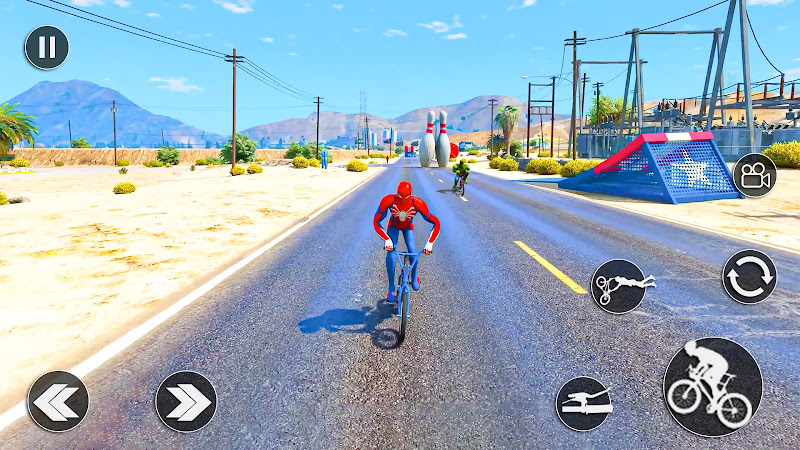This screenshot has height=450, width=800.
Task: Pause the game with the pause button
Action: [47, 48]
